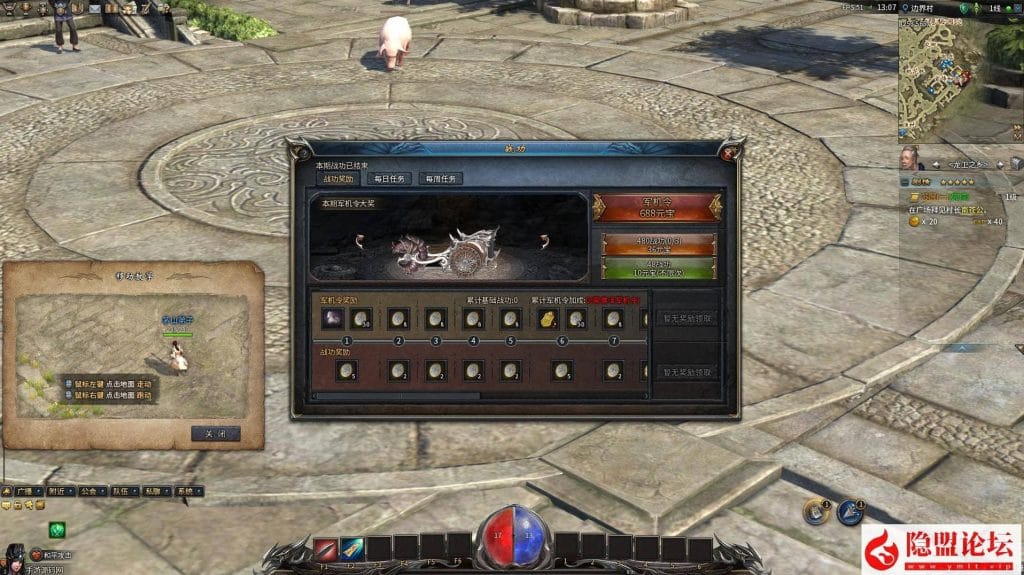Select the gold ingot reward at tier 6
1024x575 pixels.
[549, 318]
